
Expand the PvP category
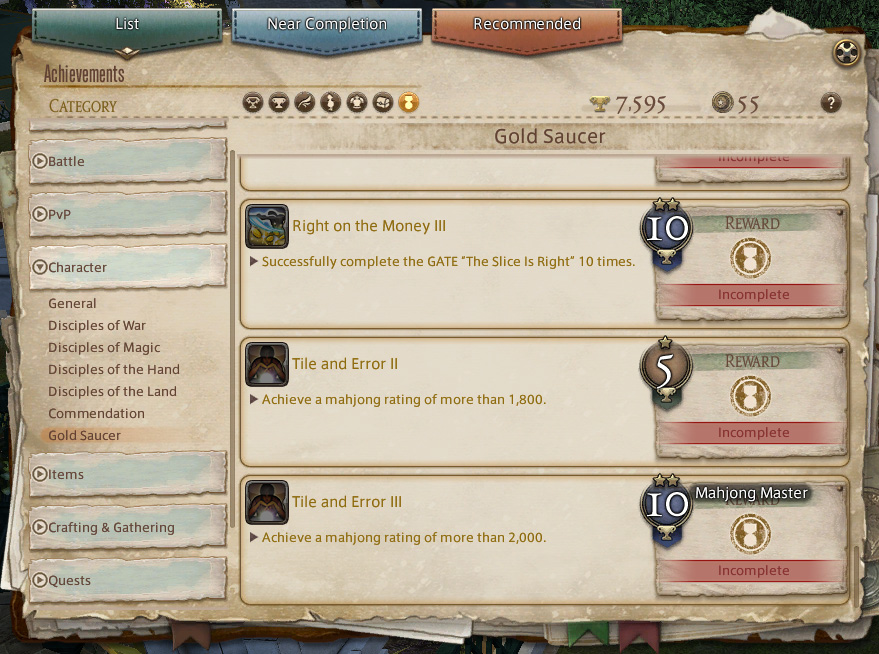(127, 214)
